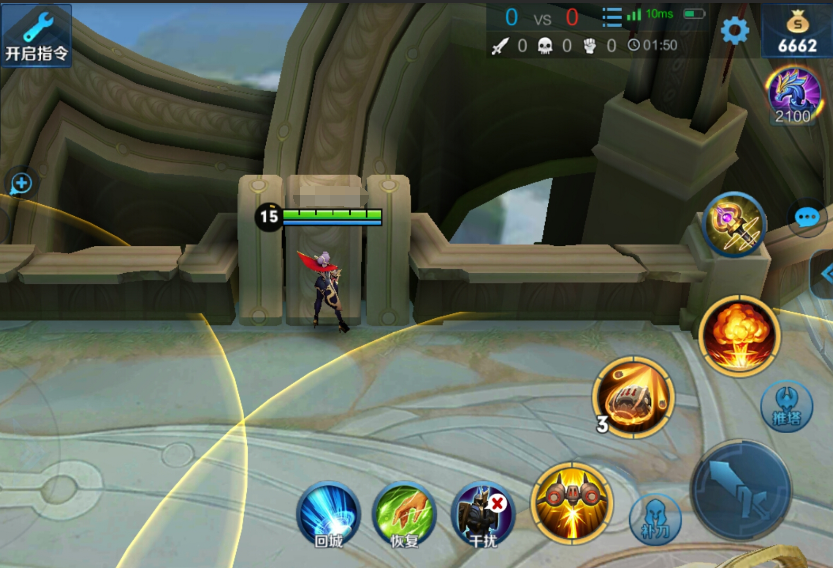
Task: Open the chat bubble quick messages
Action: click(807, 217)
